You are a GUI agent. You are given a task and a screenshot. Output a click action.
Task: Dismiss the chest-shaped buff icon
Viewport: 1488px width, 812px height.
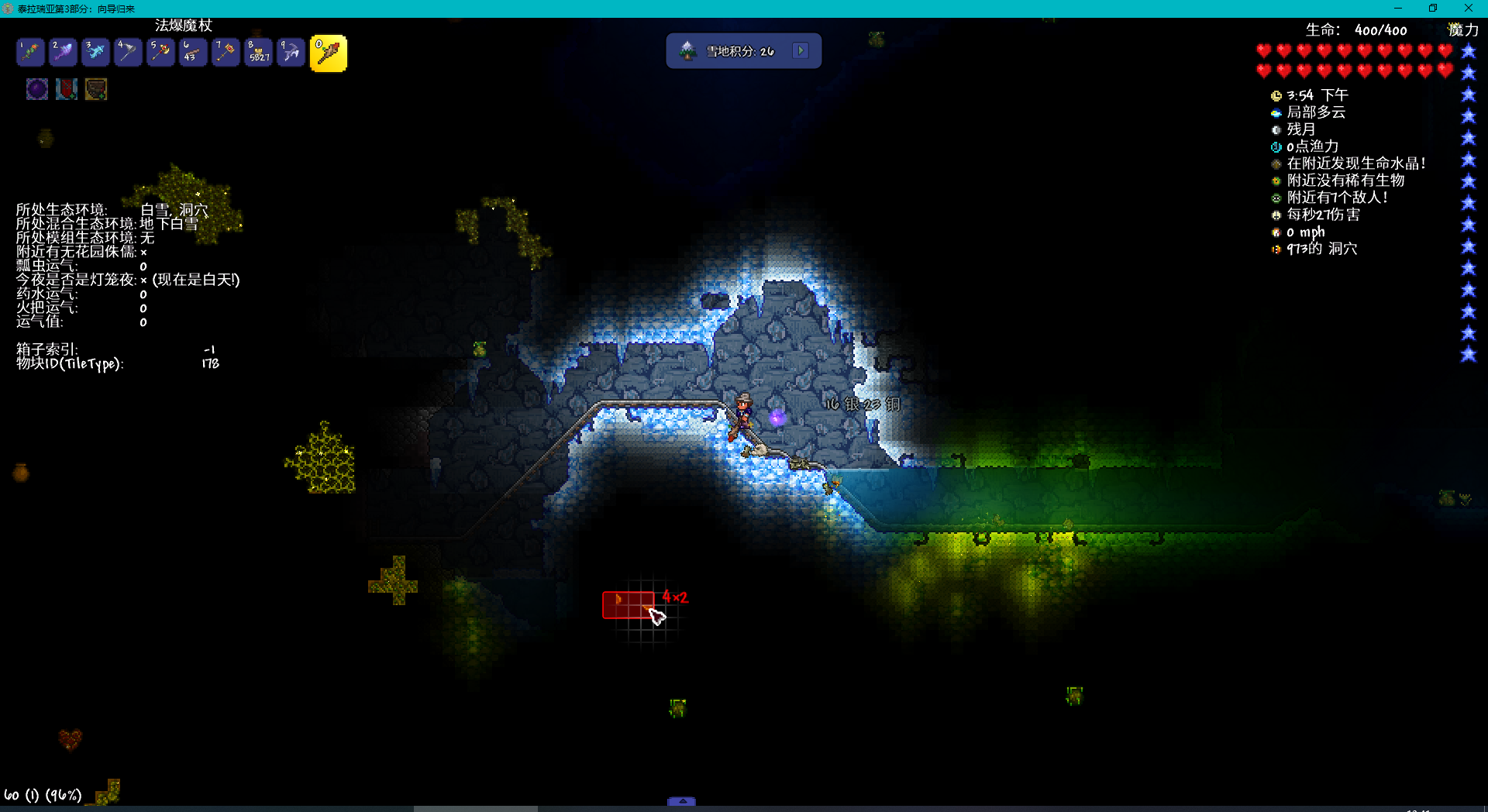[x=95, y=88]
